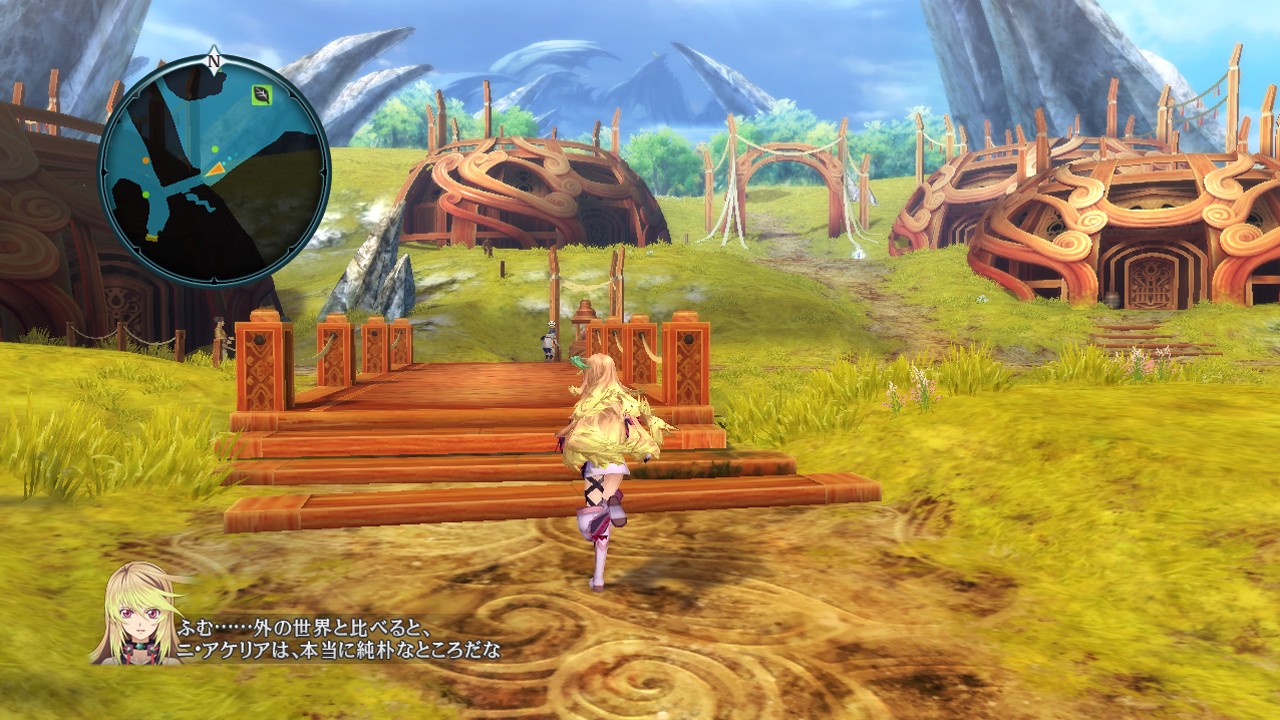Select the orange player arrow on minimap

pyautogui.click(x=218, y=169)
